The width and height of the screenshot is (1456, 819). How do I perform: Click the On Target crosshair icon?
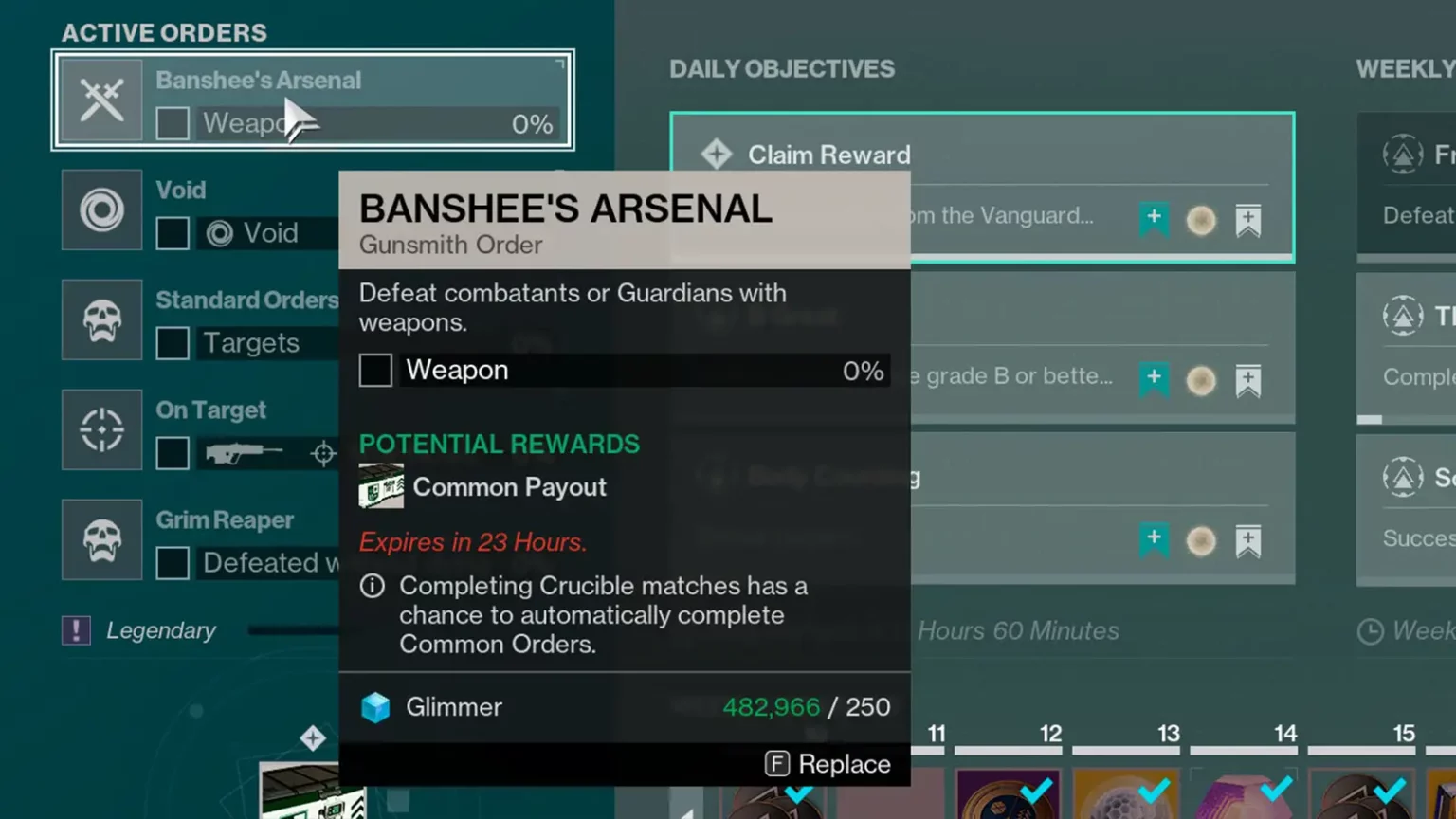click(101, 430)
